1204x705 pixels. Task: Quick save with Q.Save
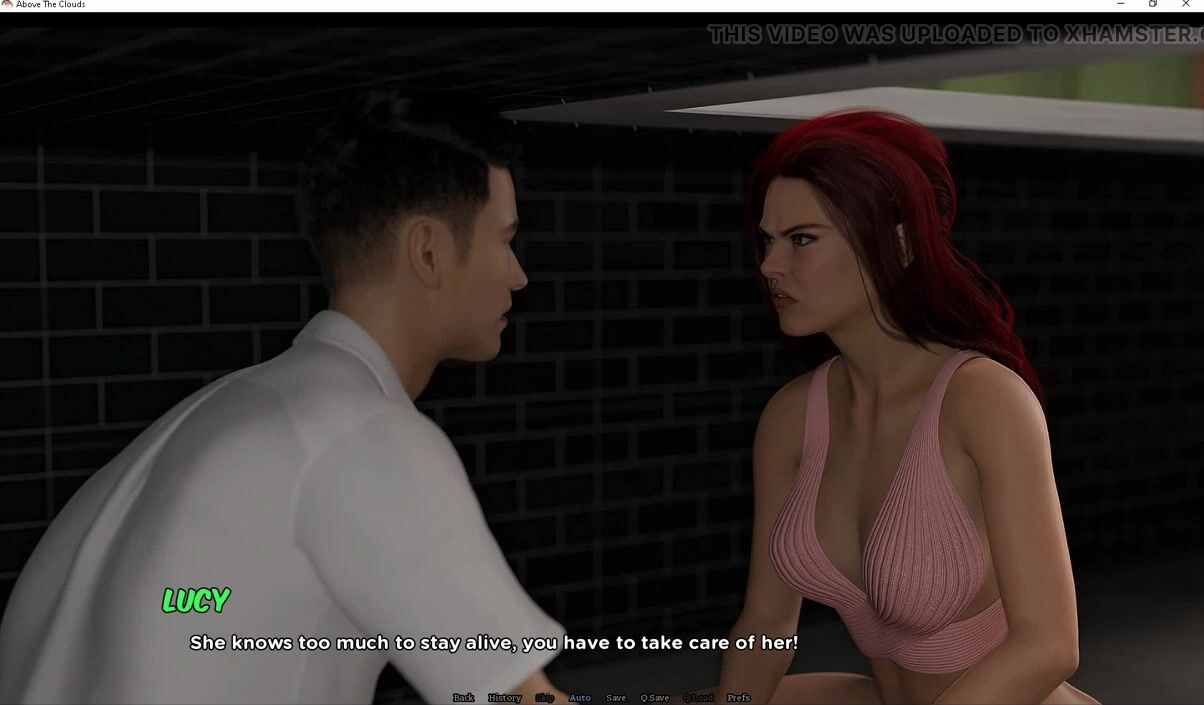(x=655, y=698)
